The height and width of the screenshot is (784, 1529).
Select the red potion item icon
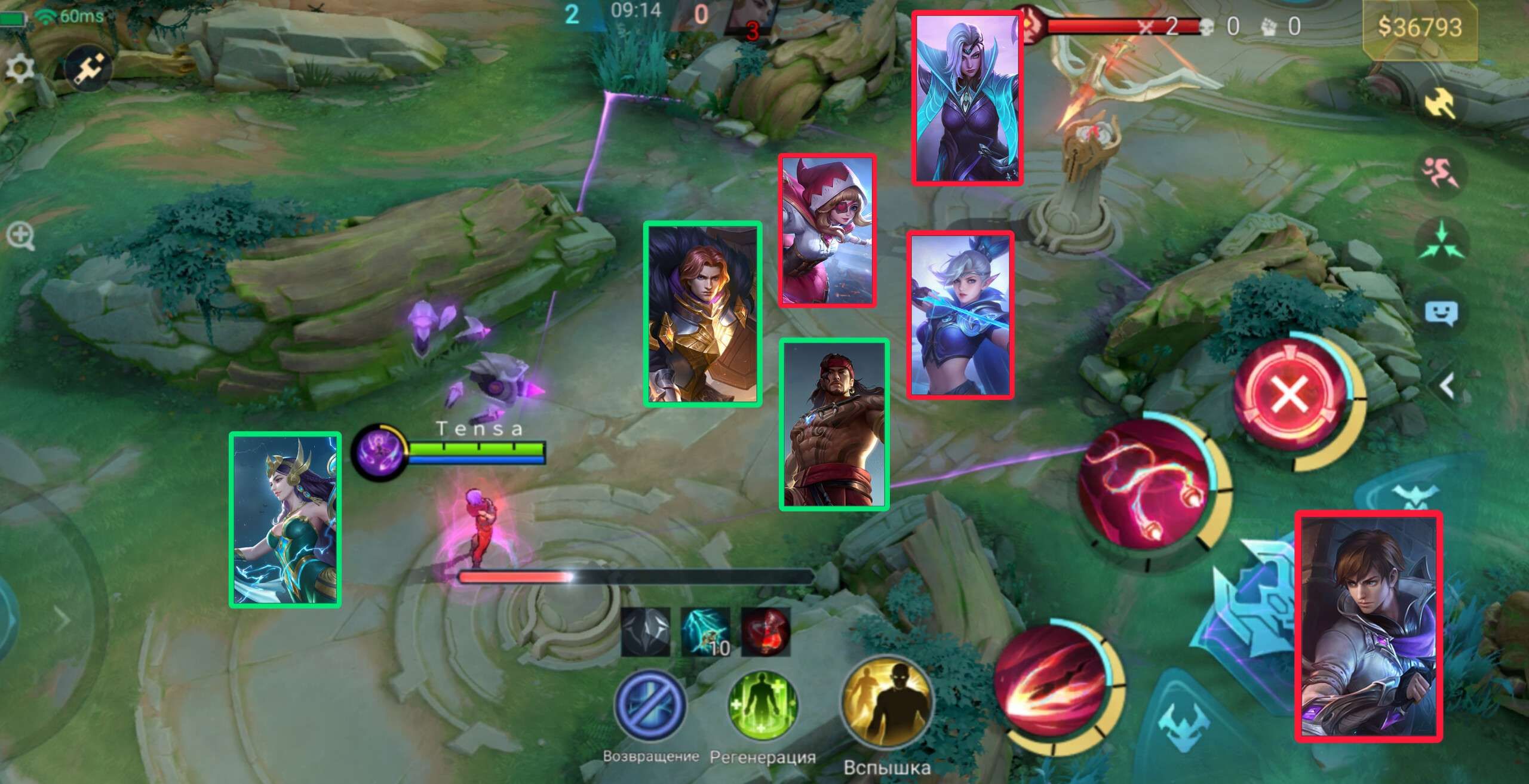[765, 632]
